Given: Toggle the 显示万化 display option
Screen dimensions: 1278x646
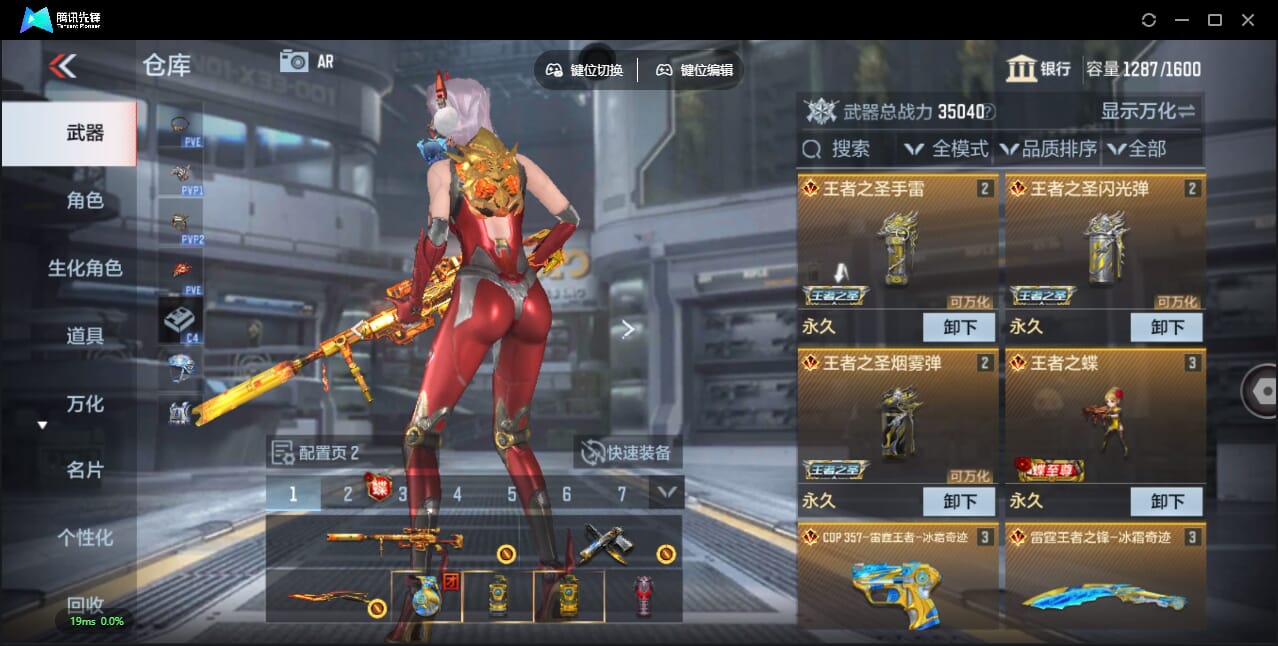Looking at the screenshot, I should 1148,111.
